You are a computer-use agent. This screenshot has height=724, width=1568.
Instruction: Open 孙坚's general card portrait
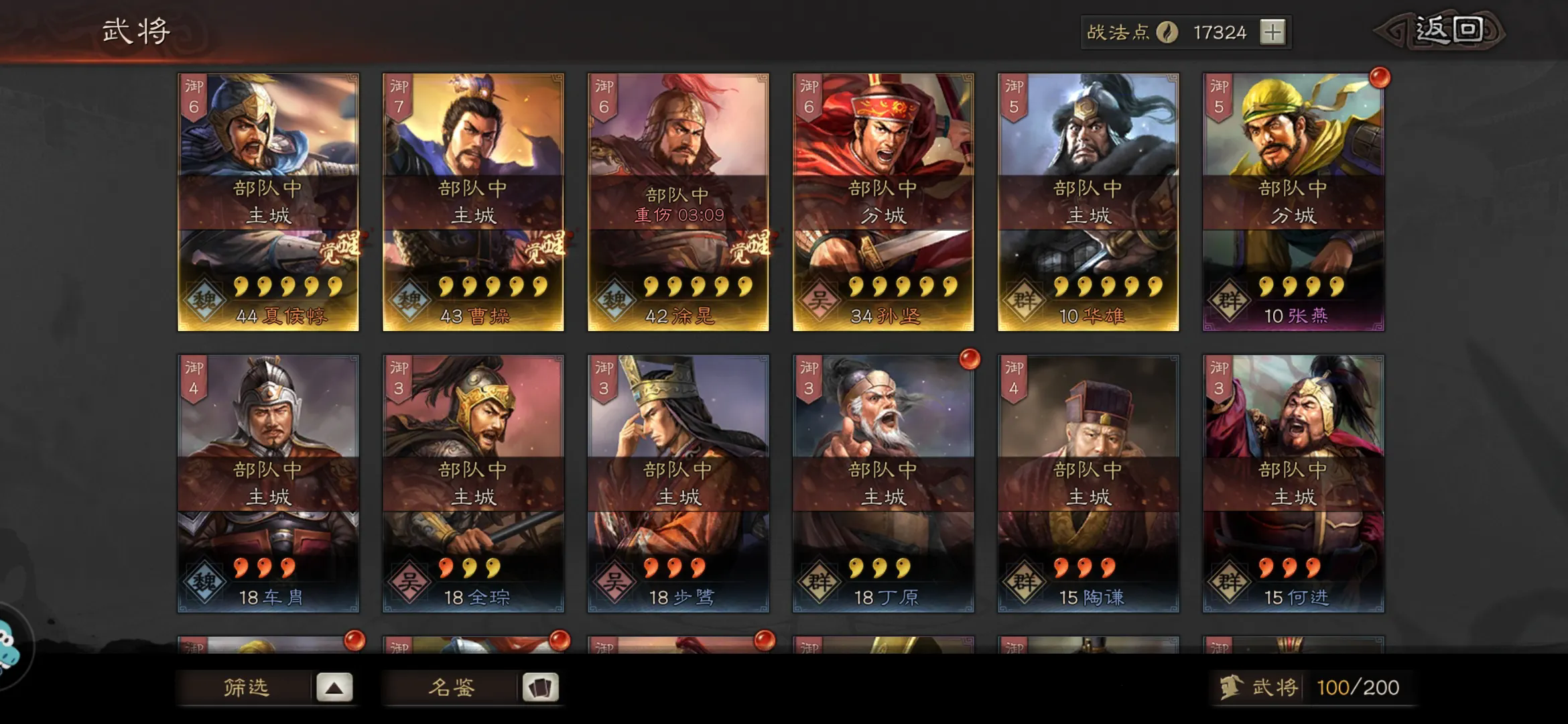(x=885, y=134)
